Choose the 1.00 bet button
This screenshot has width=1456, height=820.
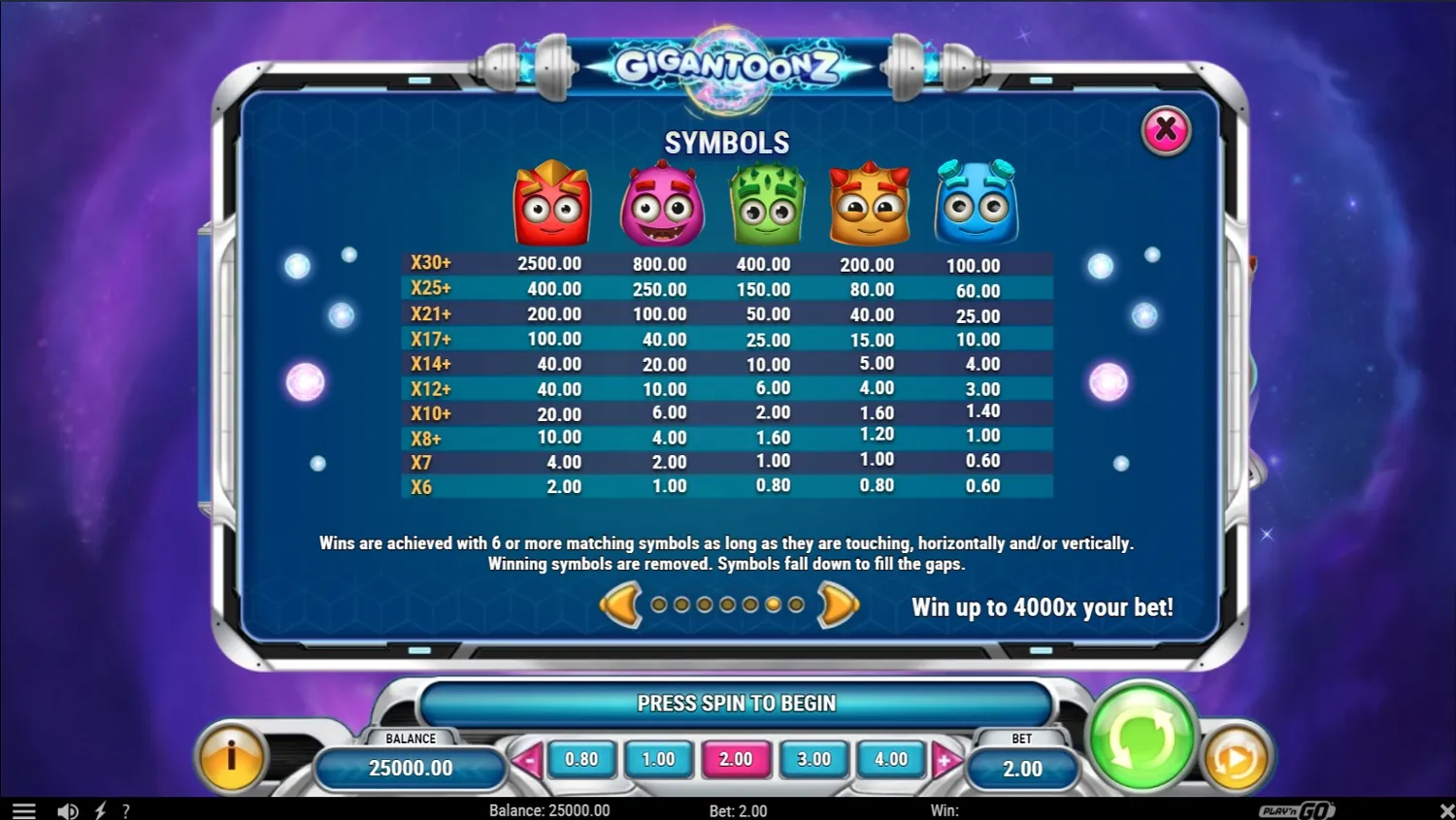[658, 760]
